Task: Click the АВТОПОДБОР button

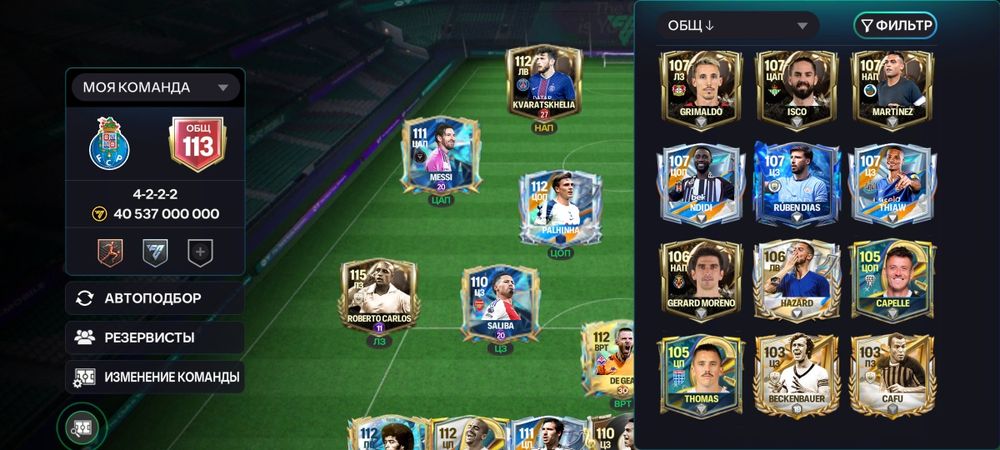Action: tap(155, 298)
